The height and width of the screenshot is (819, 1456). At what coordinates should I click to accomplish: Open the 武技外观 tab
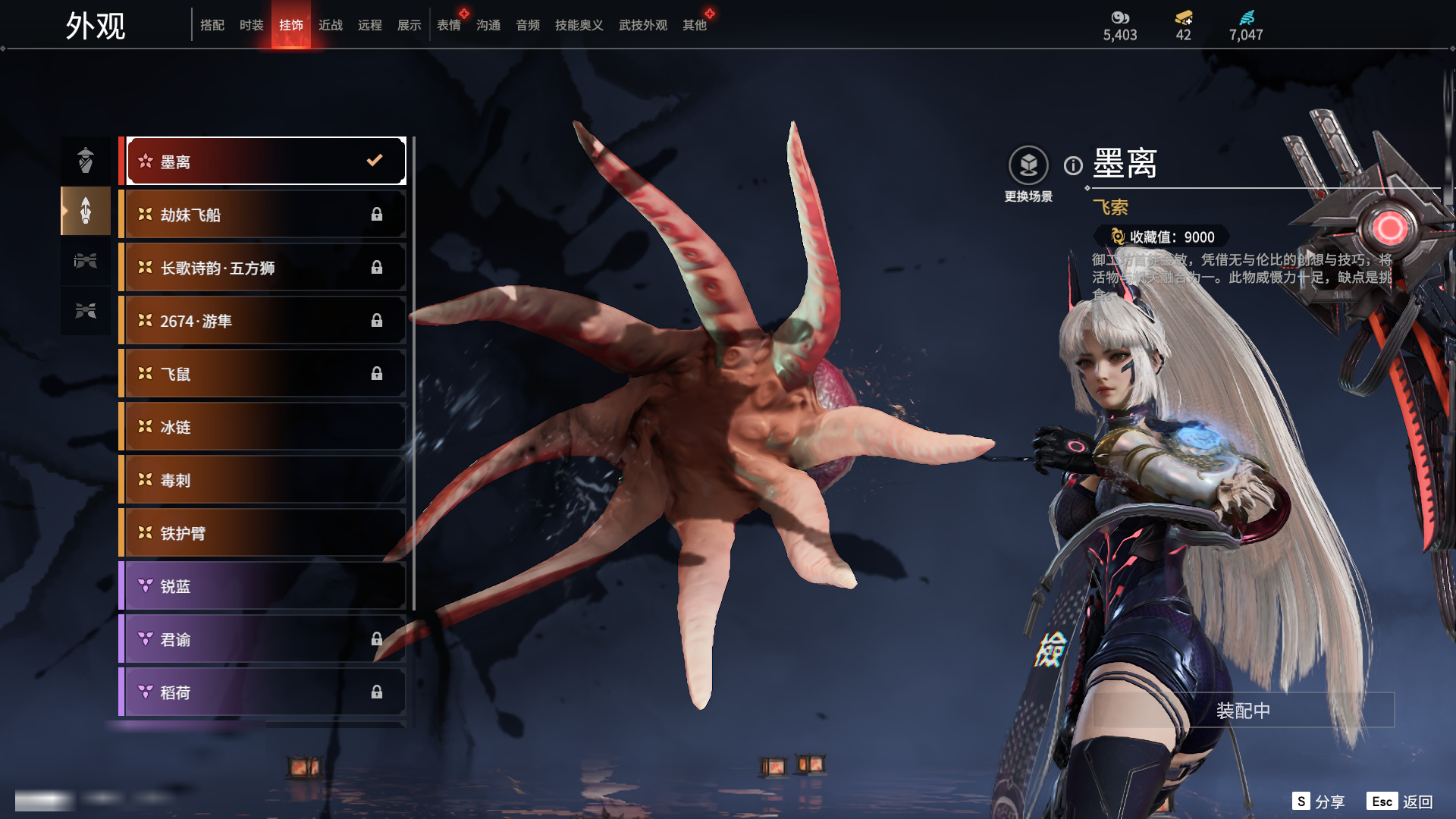pyautogui.click(x=642, y=25)
